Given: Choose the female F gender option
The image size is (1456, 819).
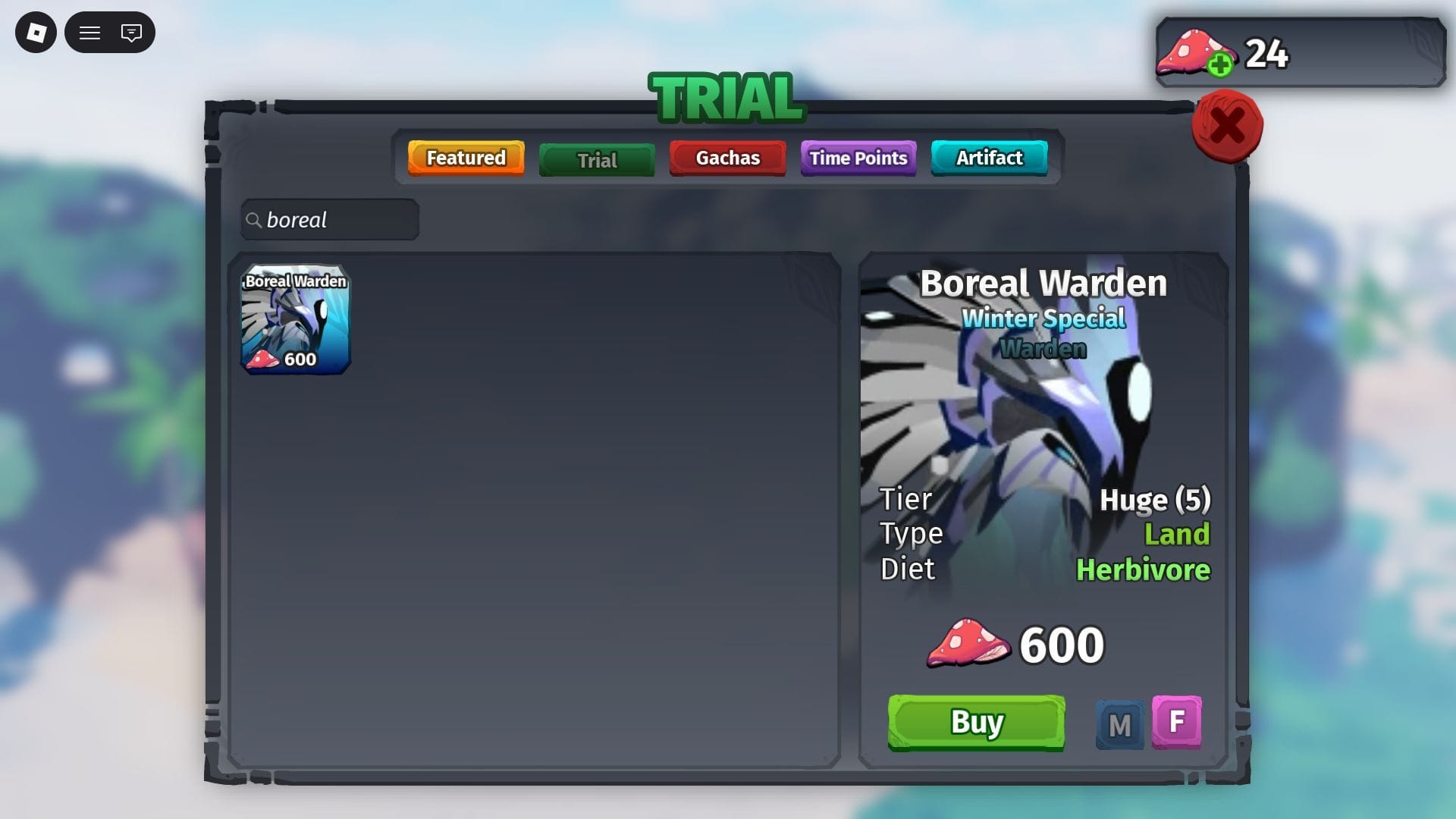Looking at the screenshot, I should pyautogui.click(x=1176, y=721).
